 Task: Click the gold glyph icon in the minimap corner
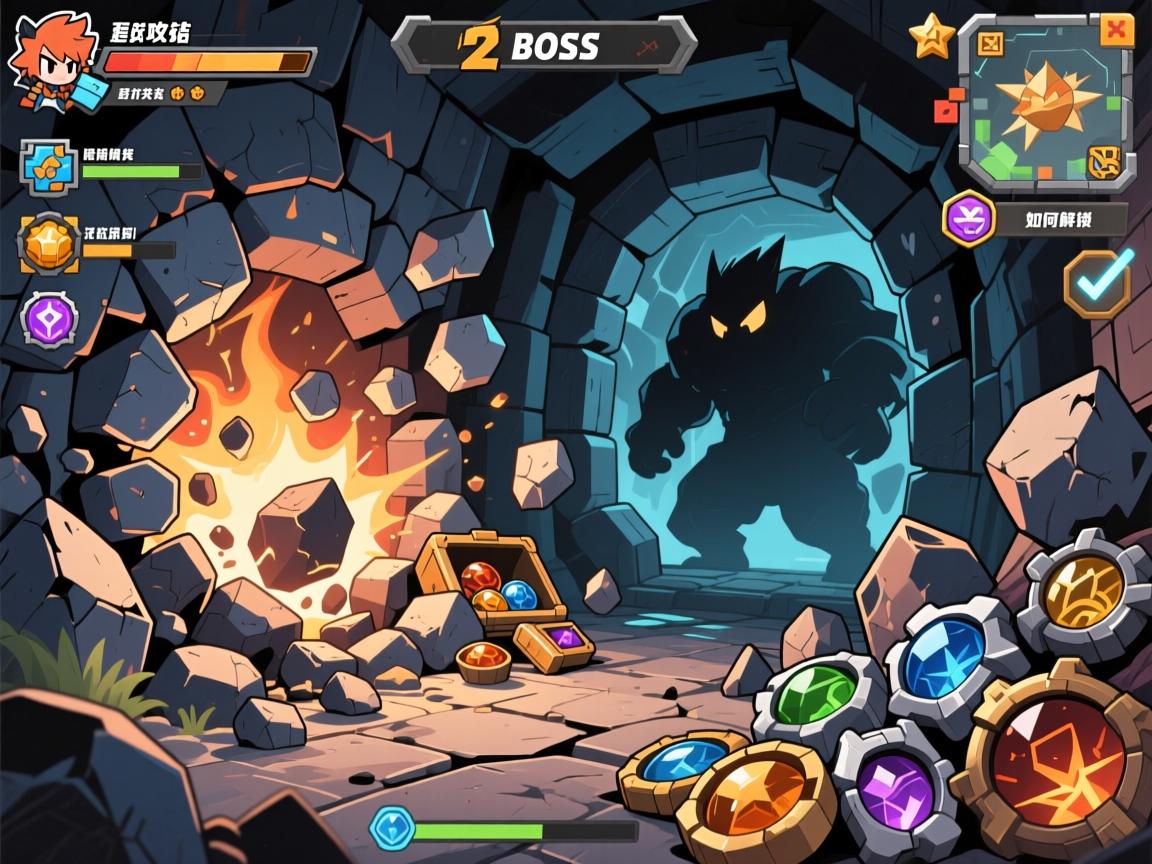[x=1104, y=159]
